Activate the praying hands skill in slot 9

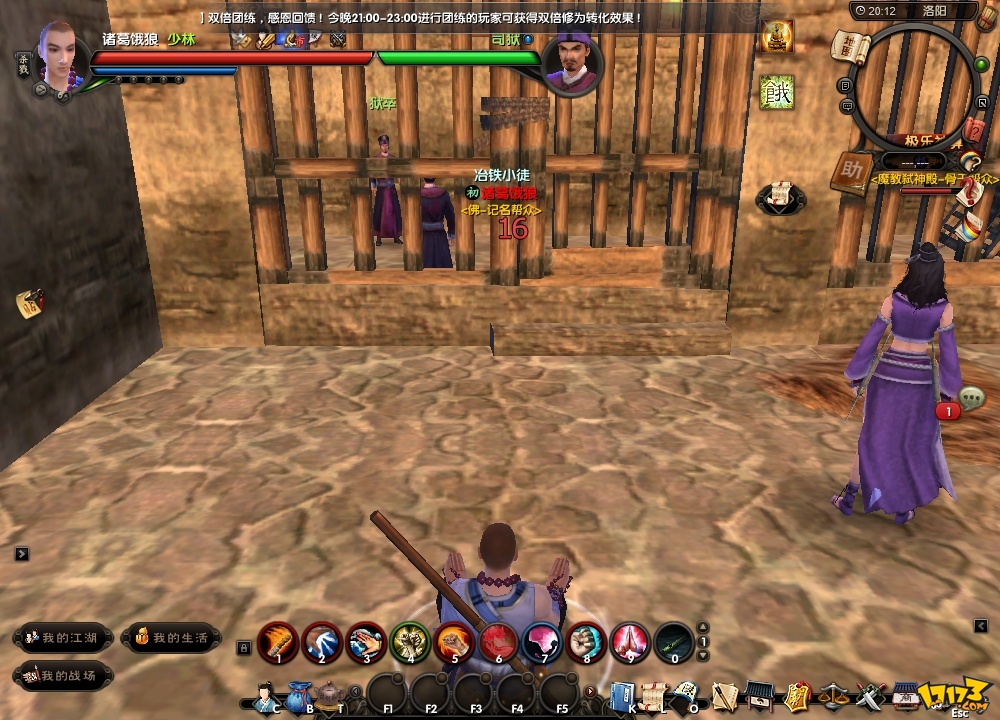[630, 642]
